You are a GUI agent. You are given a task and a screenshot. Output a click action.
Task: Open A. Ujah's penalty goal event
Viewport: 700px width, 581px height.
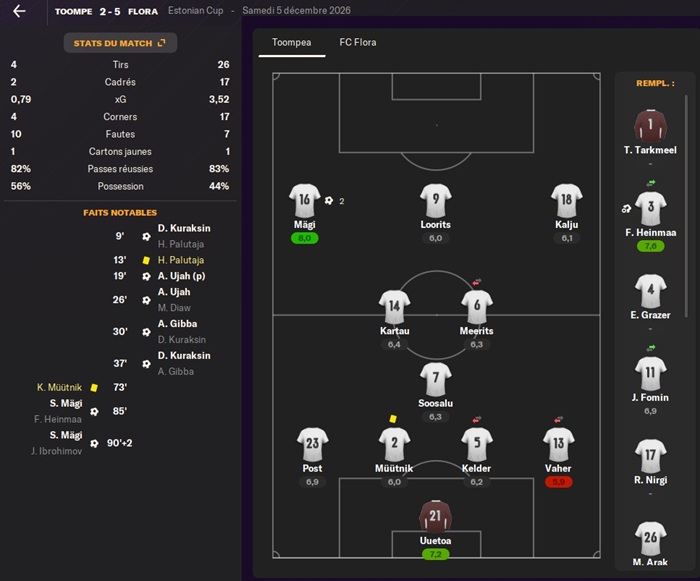[182, 276]
